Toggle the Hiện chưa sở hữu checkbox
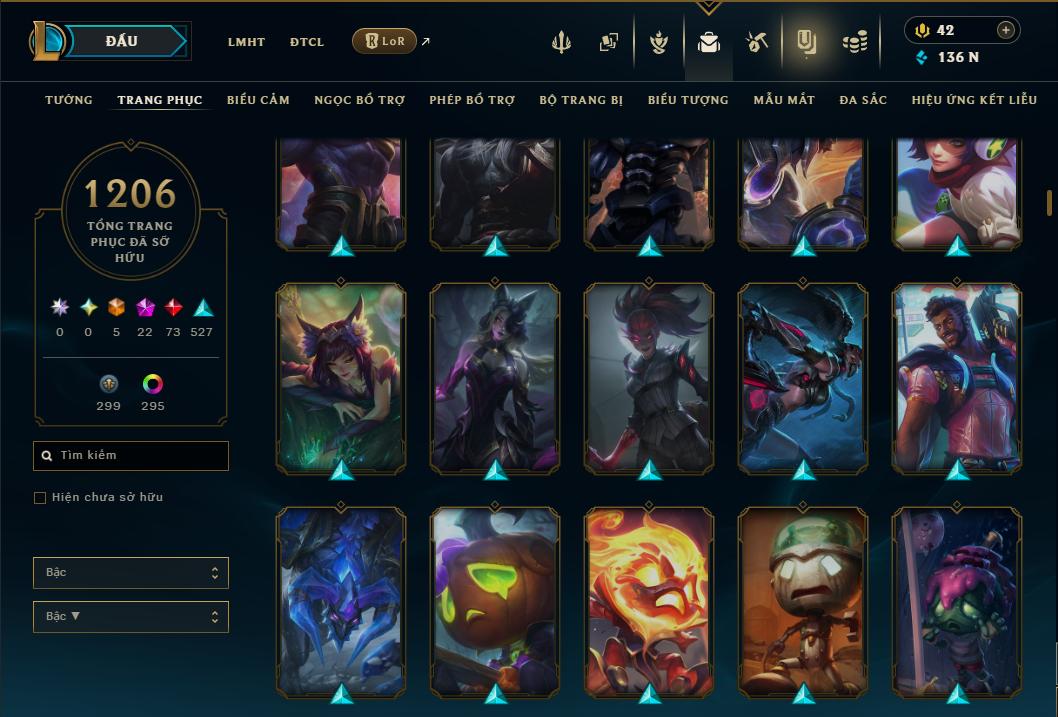Screen dimensions: 1058x717 point(40,497)
